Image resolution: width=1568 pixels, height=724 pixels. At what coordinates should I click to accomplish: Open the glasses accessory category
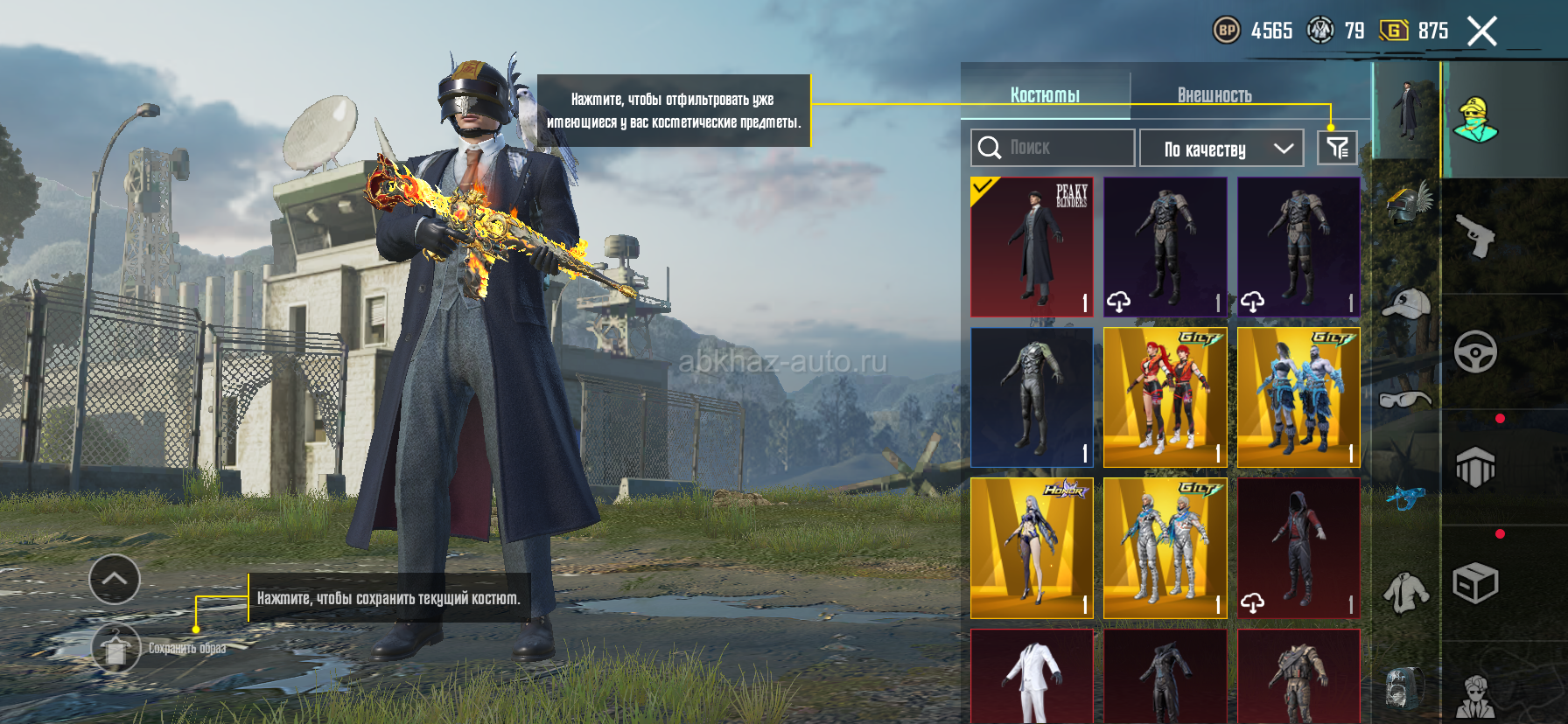[x=1406, y=400]
